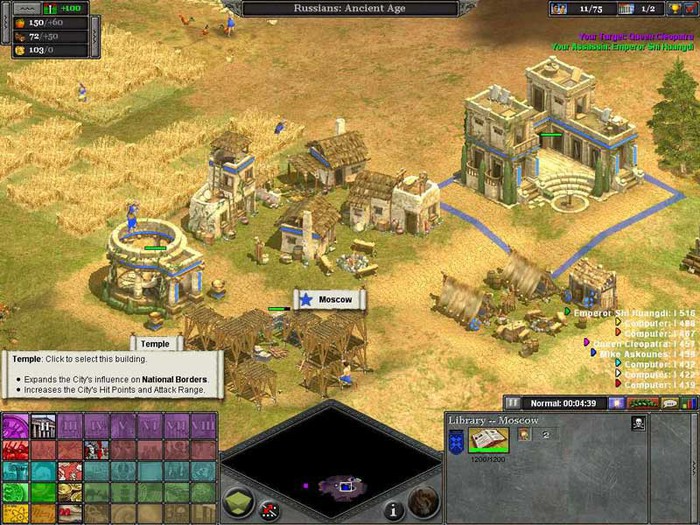Pause the game with the pause button
Screen dimensions: 700x525
click(x=512, y=402)
